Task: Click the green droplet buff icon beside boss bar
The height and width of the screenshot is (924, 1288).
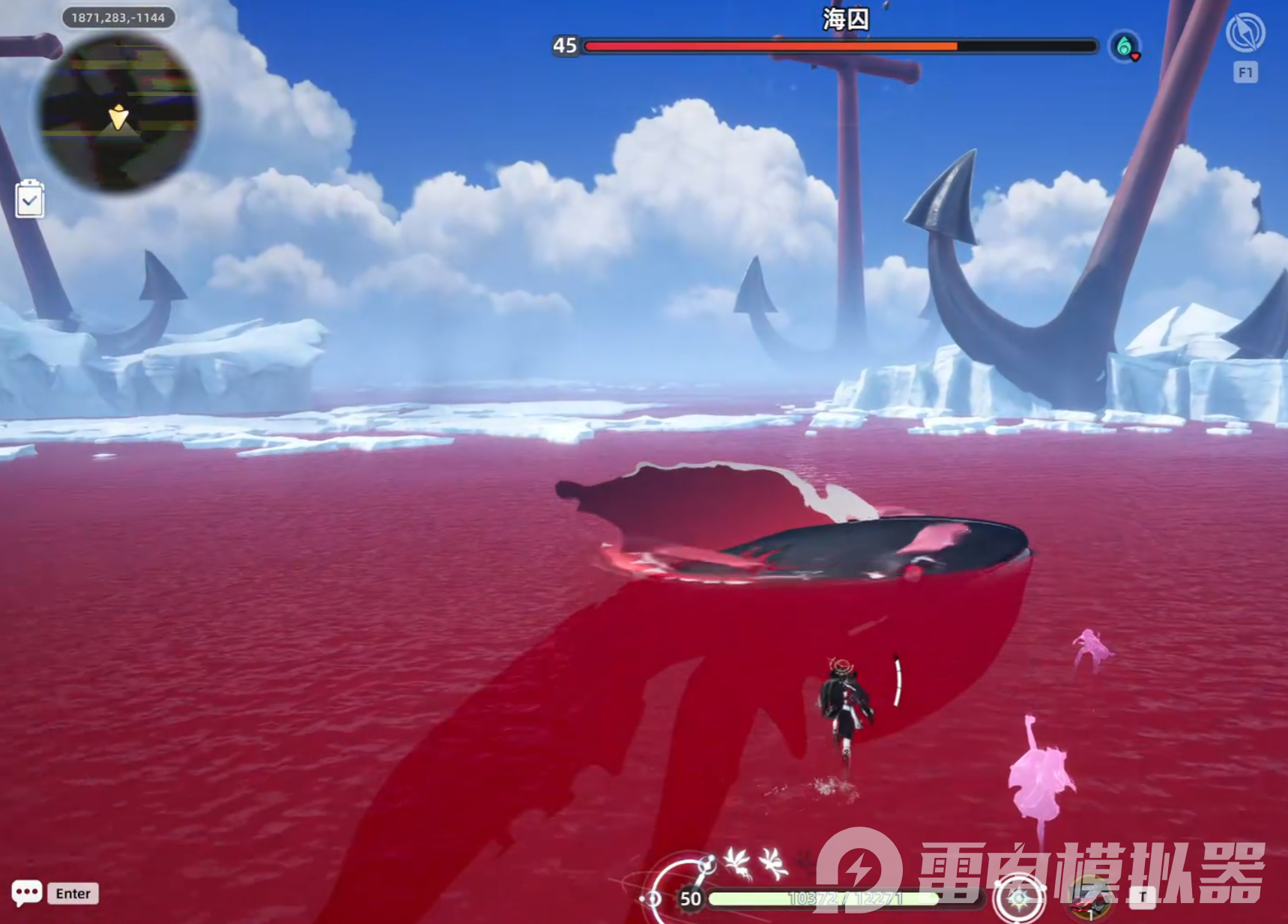Action: point(1124,45)
